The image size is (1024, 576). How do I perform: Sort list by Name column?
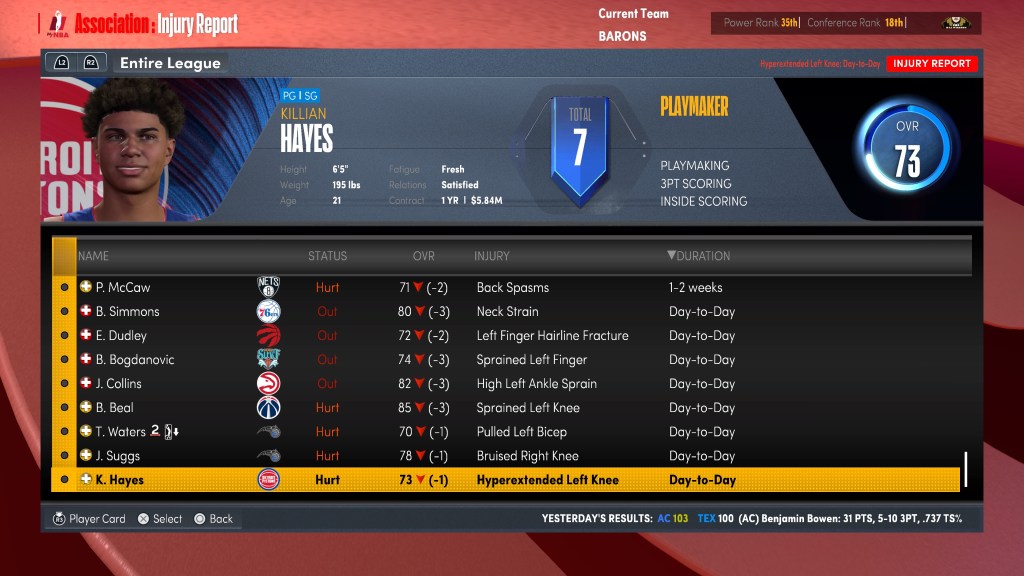click(93, 256)
